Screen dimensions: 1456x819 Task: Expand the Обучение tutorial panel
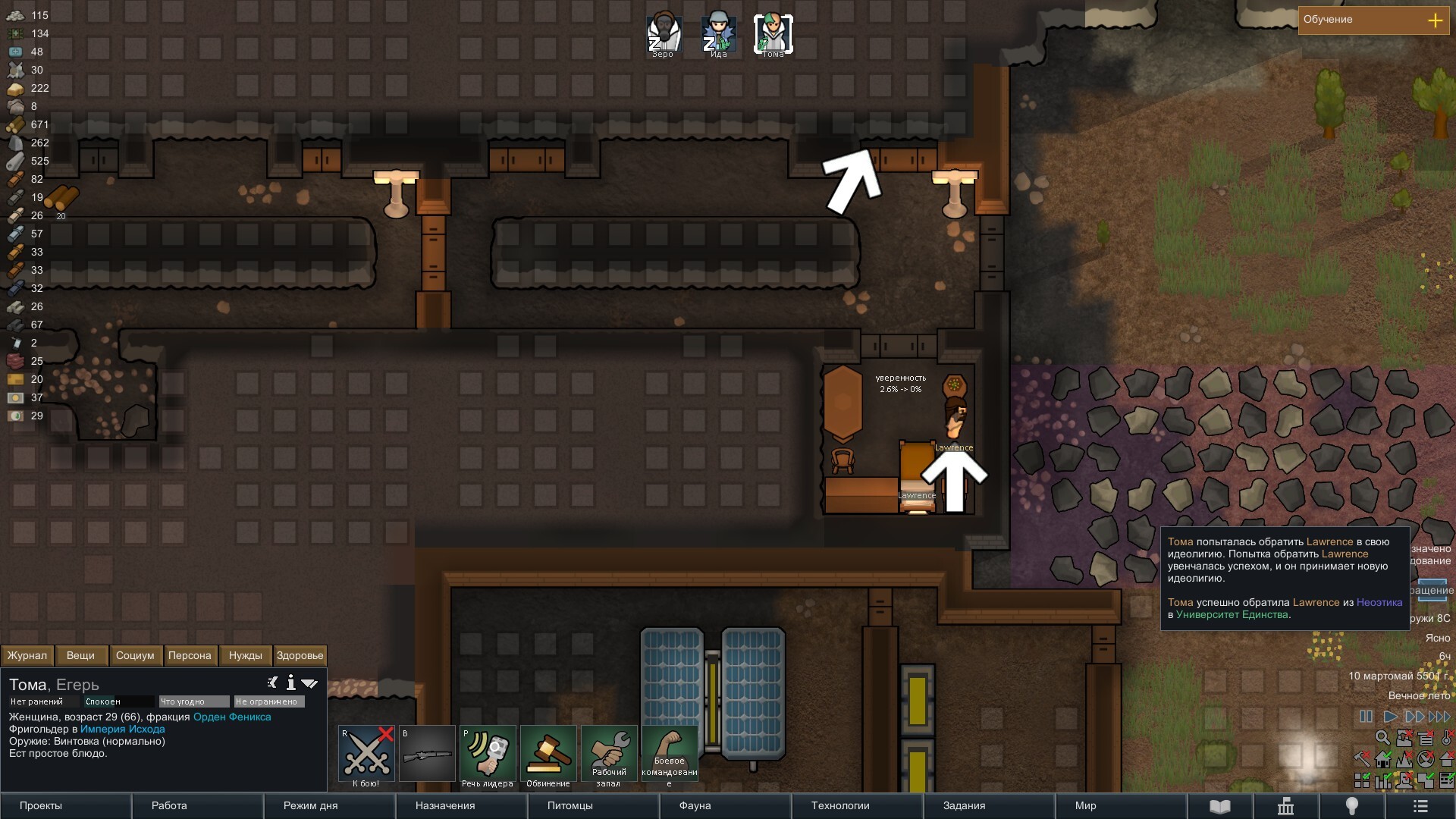1435,20
